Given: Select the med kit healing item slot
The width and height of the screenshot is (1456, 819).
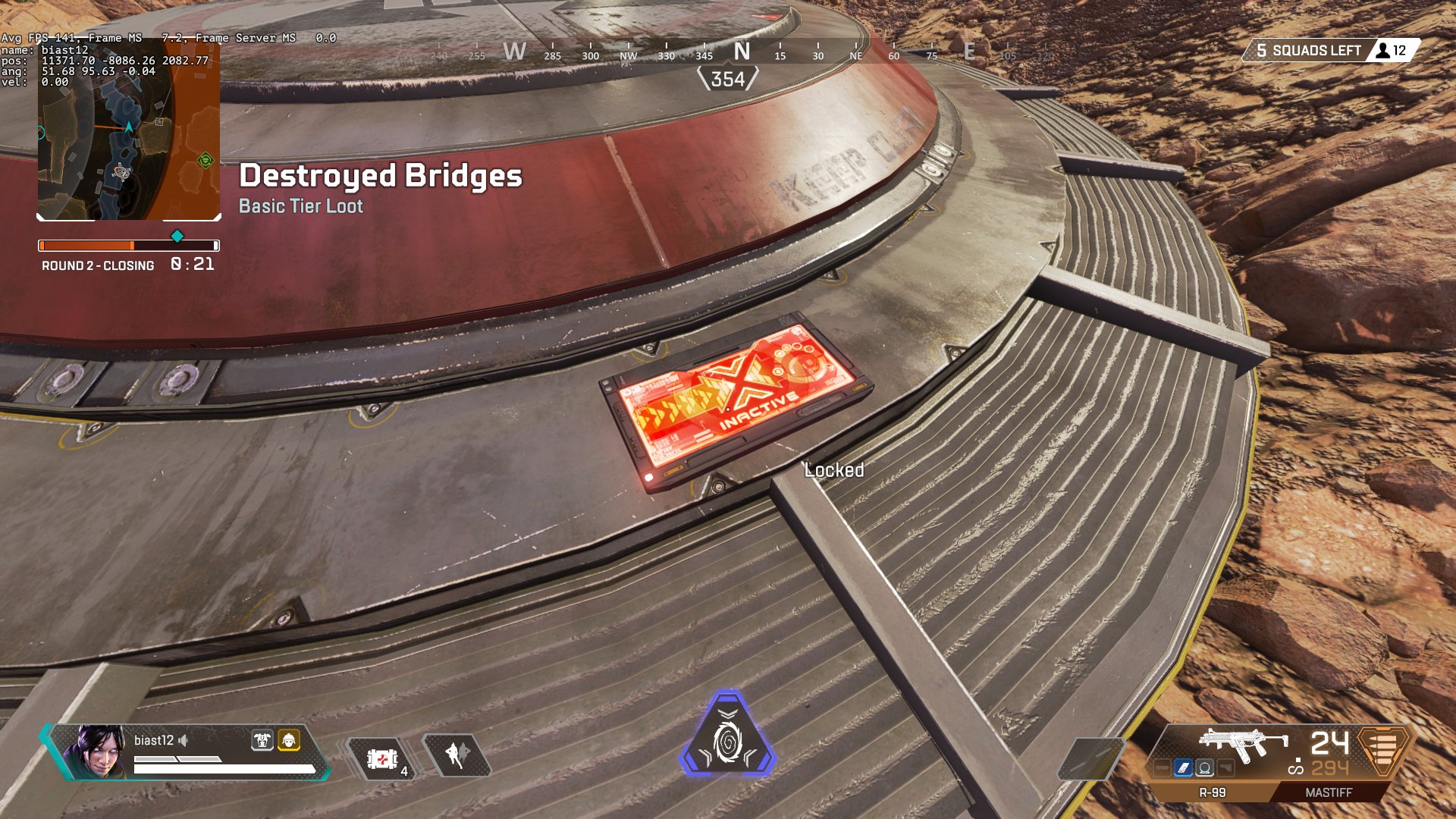Looking at the screenshot, I should pos(383,758).
